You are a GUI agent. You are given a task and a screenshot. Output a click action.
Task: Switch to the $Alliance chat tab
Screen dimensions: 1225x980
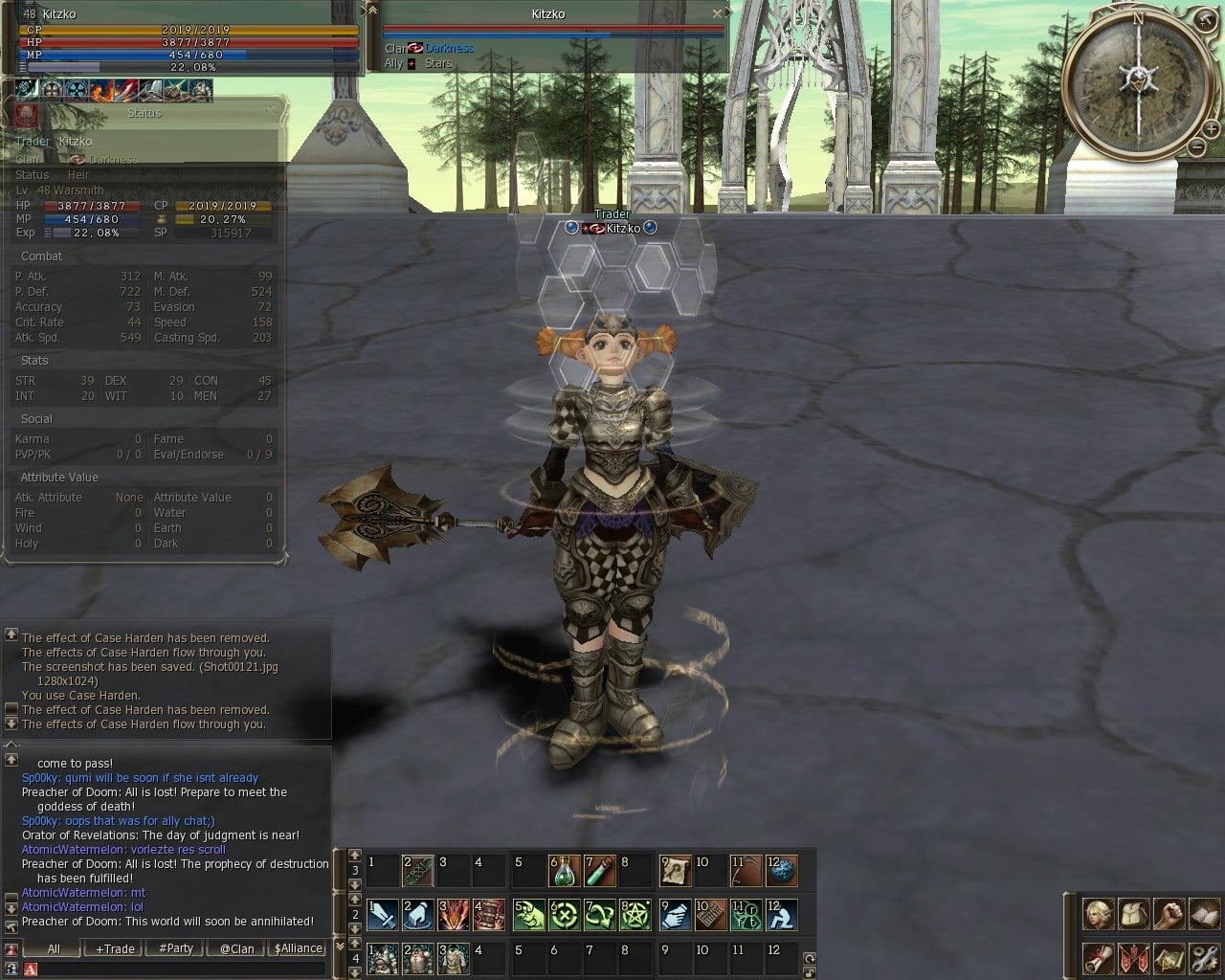pos(298,948)
